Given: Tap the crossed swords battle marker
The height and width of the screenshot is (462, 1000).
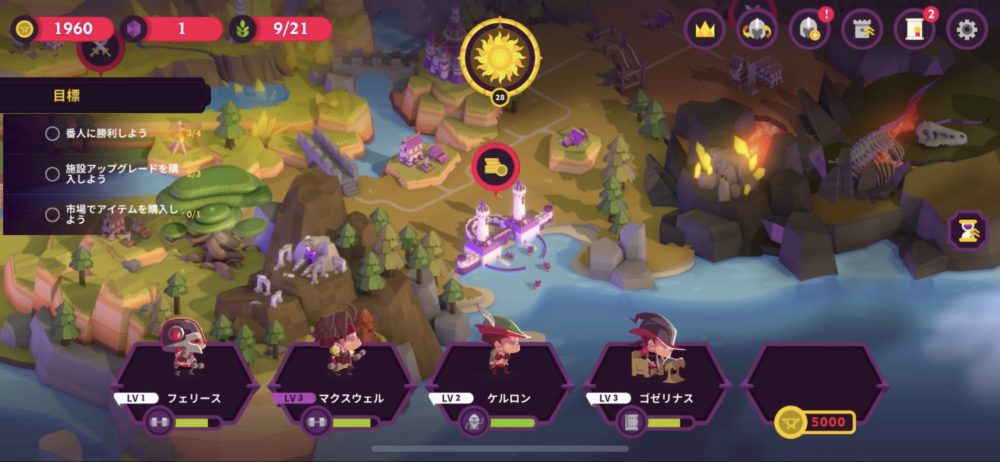Looking at the screenshot, I should 100,50.
